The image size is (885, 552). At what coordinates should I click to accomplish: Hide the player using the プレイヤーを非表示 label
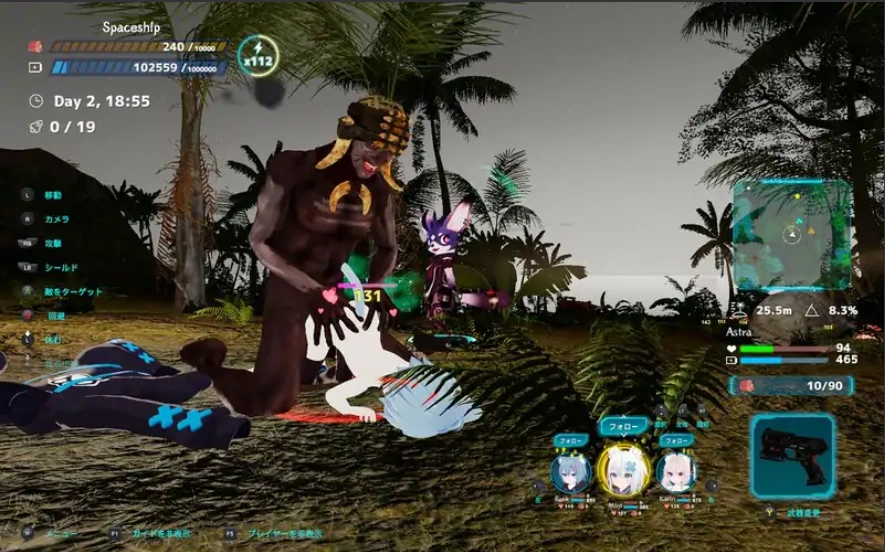coord(284,534)
